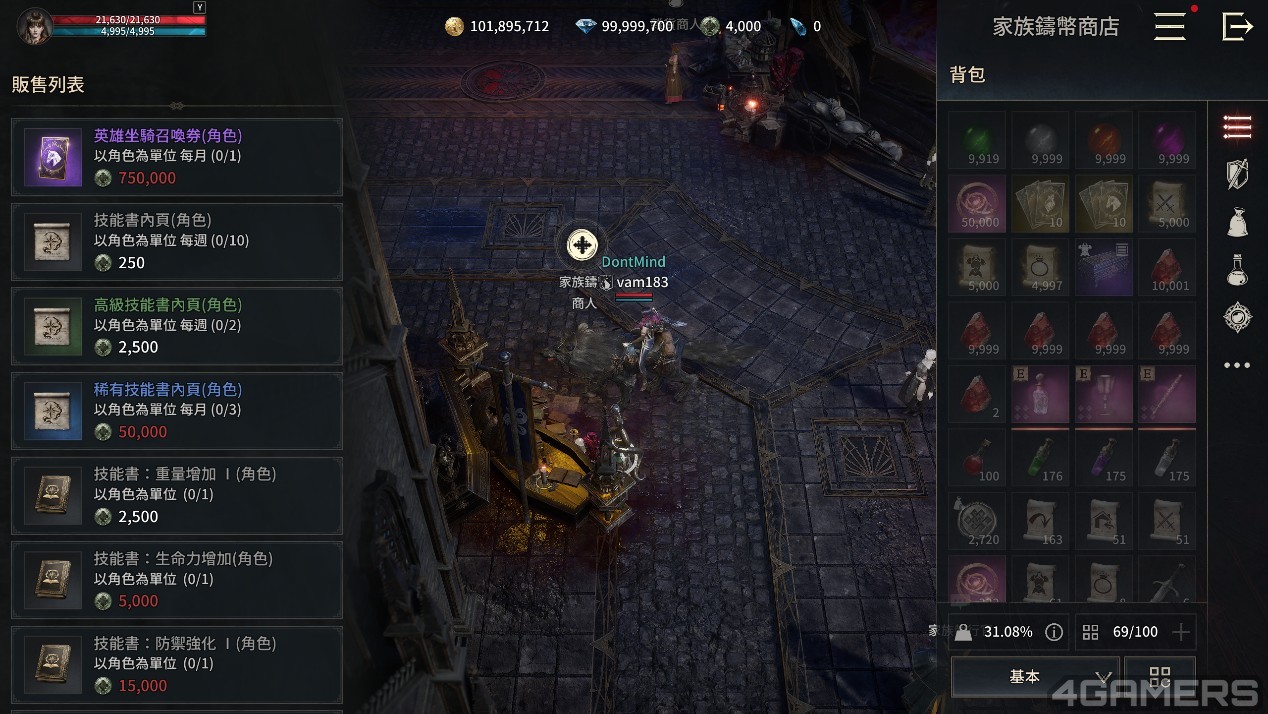Viewport: 1268px width, 714px height.
Task: Select the red potion with 100 count
Action: (977, 459)
